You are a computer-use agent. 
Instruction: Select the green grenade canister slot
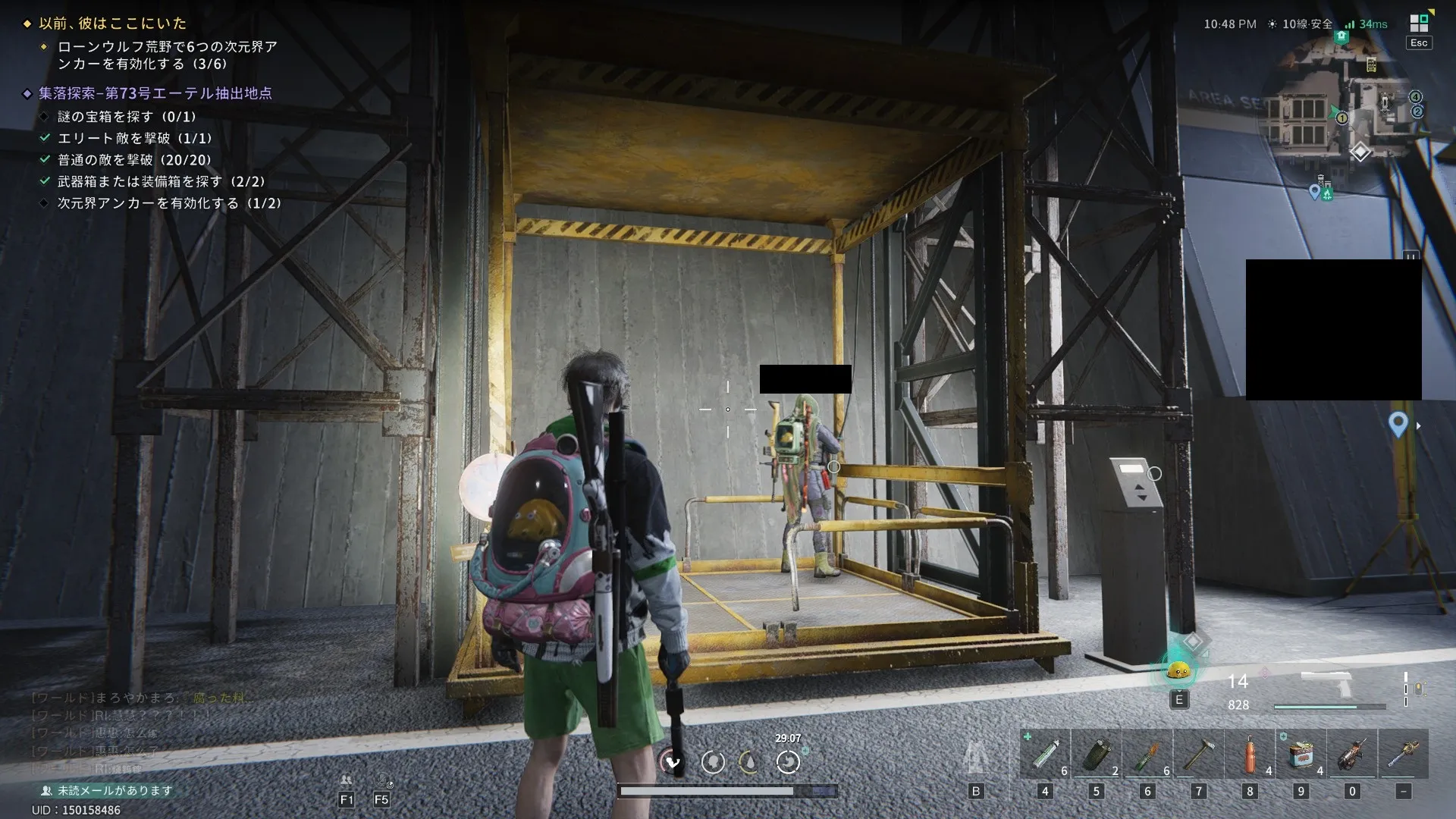(x=1097, y=754)
